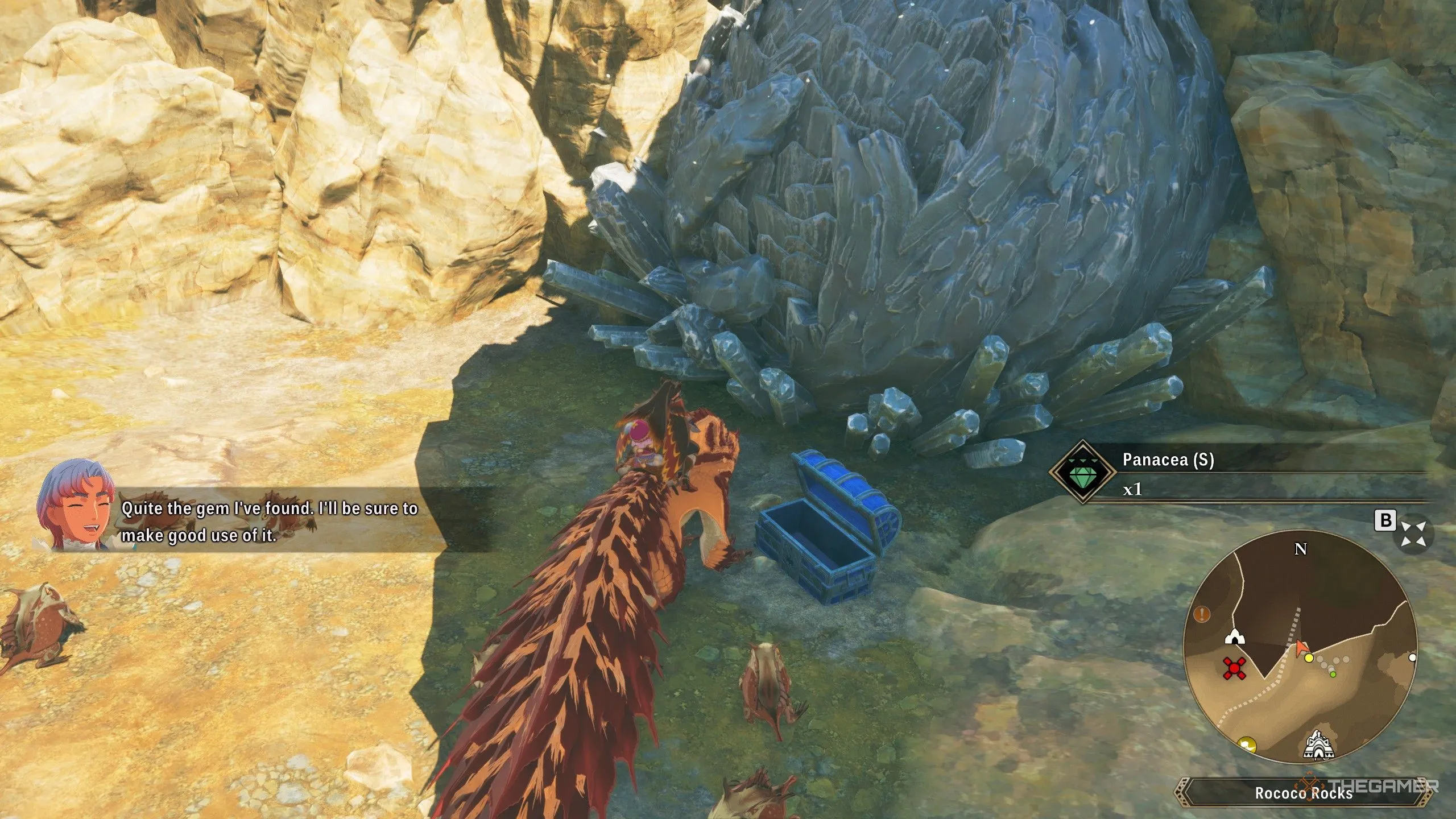The image size is (1456, 819).
Task: Click the Rococo Rocks location banner
Action: tap(1303, 793)
